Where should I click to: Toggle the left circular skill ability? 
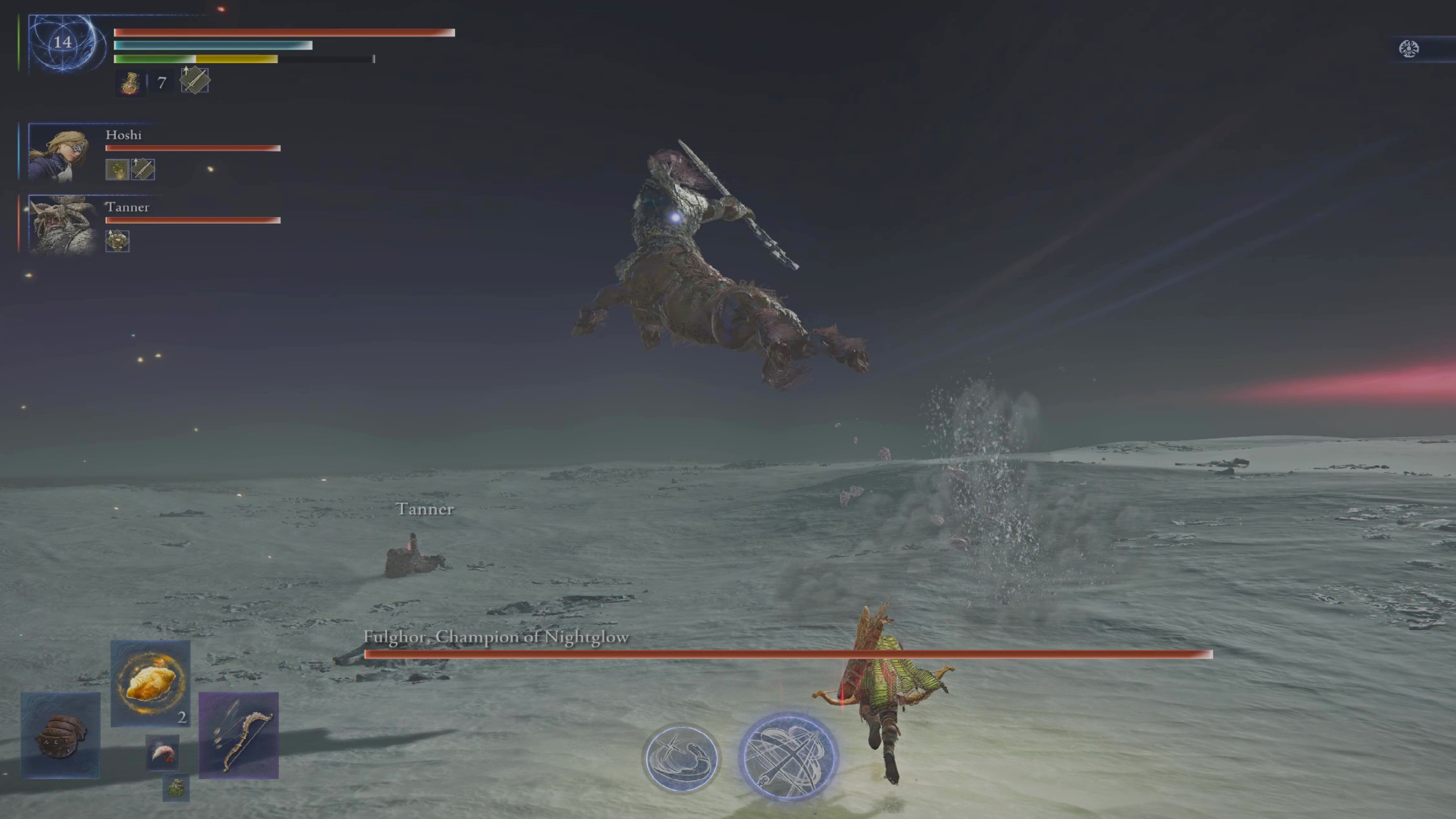click(681, 759)
